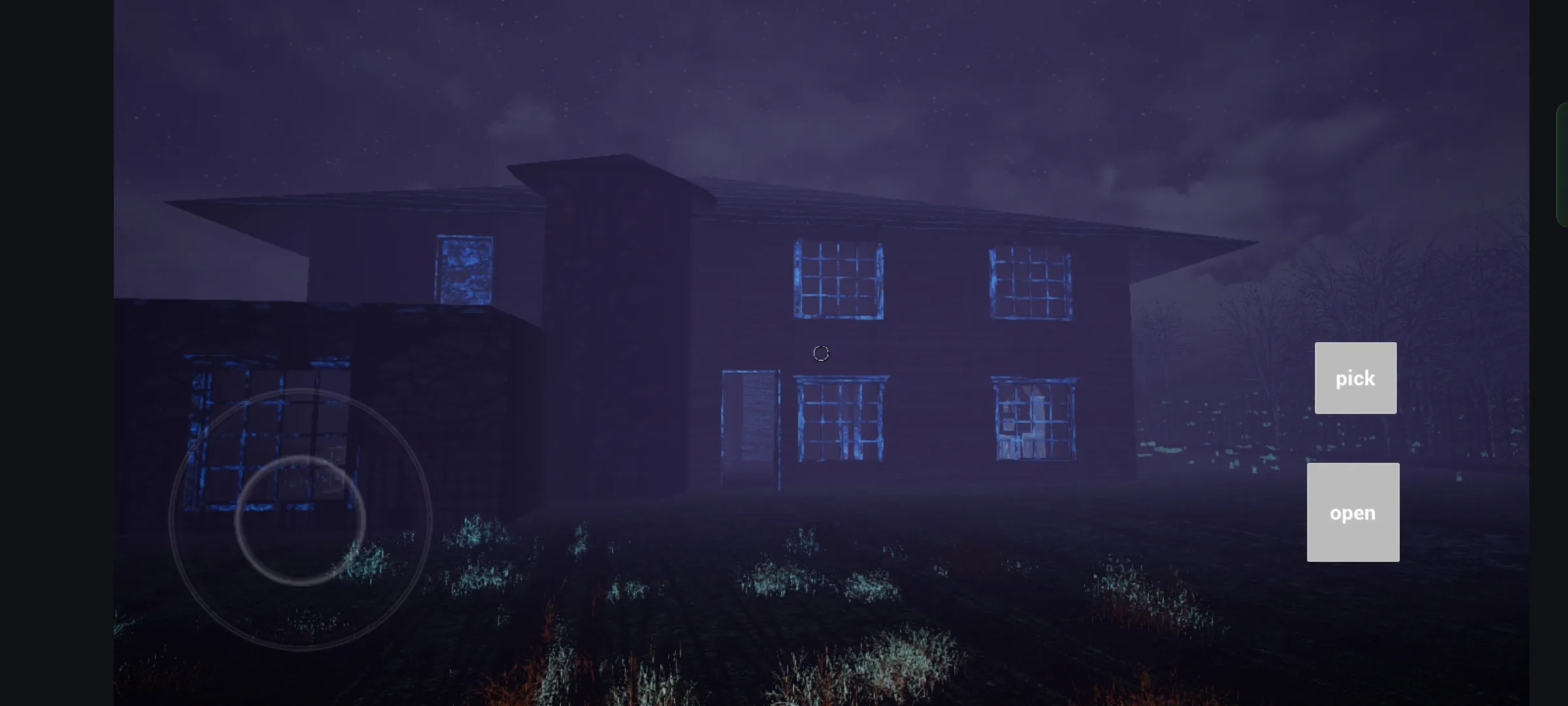Screen dimensions: 1568x706
Task: Tap the inner joystick thumb circle
Action: (301, 520)
